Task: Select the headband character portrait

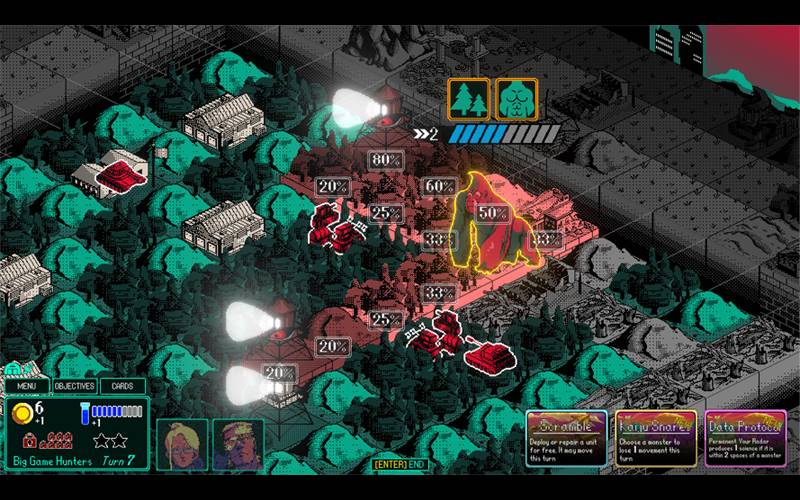Action: click(x=238, y=444)
